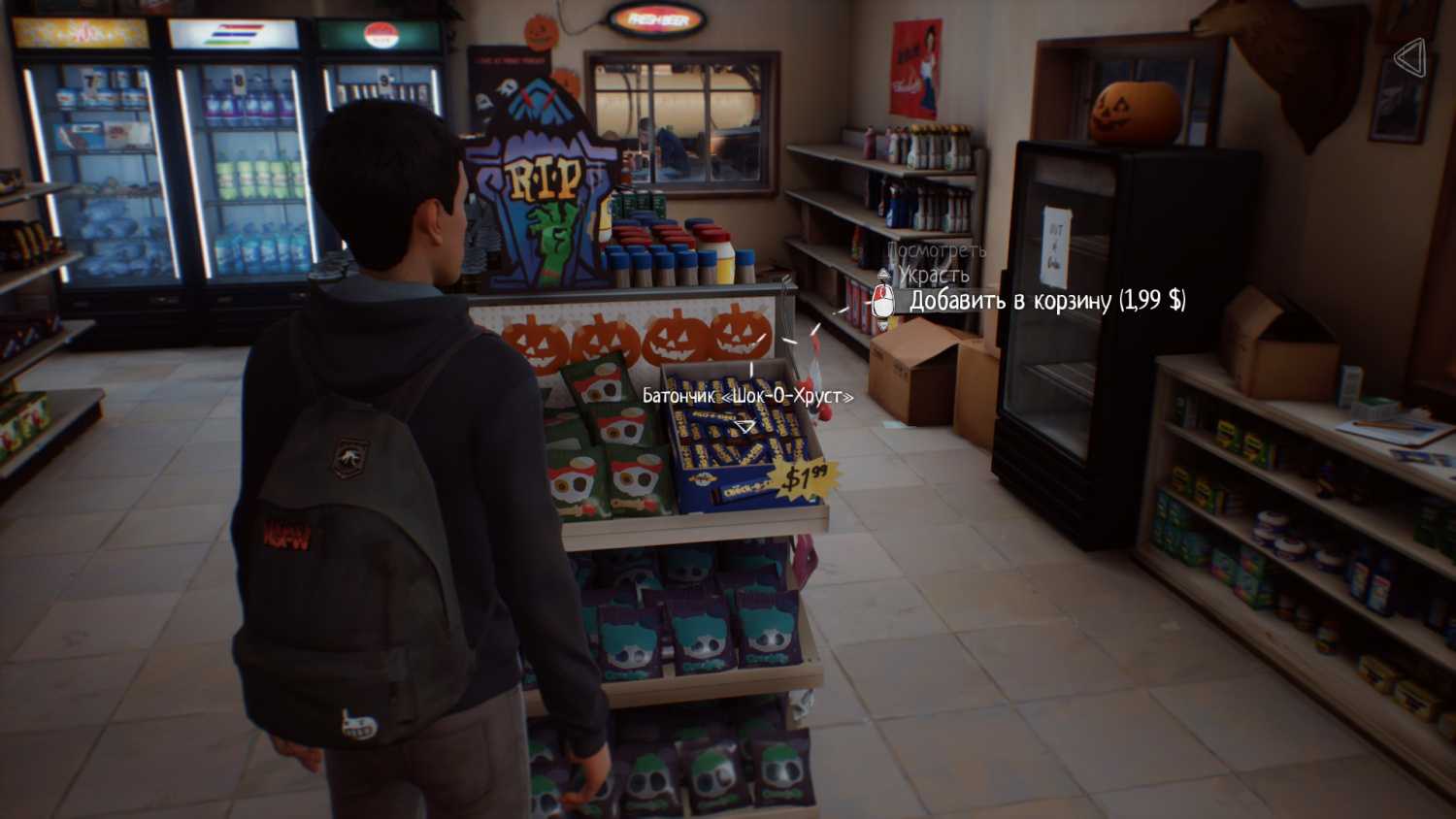
Task: Click the "Батончик «Шок-О-Хруст»" item label
Action: coord(747,396)
